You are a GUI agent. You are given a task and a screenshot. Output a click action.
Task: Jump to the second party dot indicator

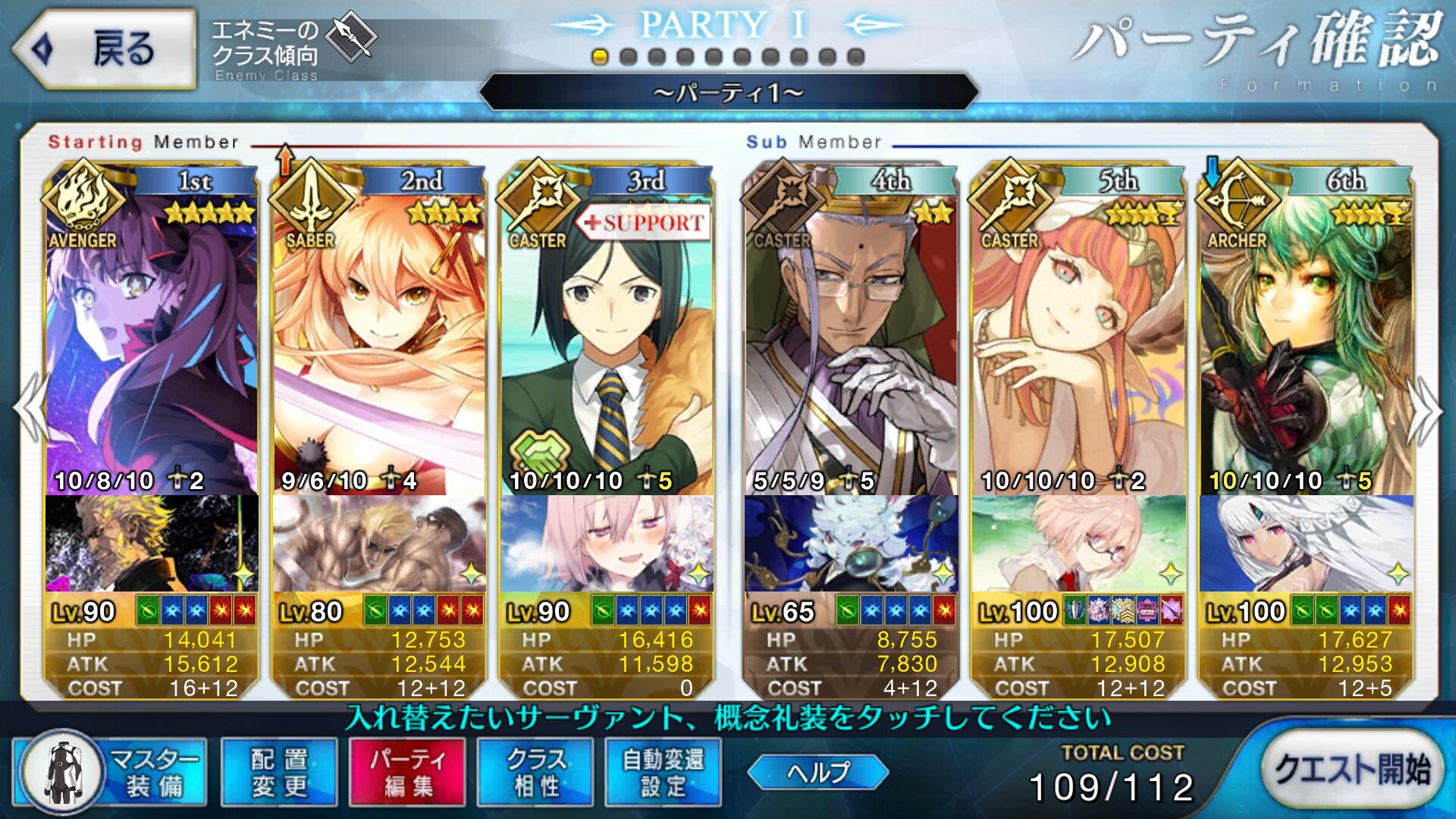coord(628,57)
